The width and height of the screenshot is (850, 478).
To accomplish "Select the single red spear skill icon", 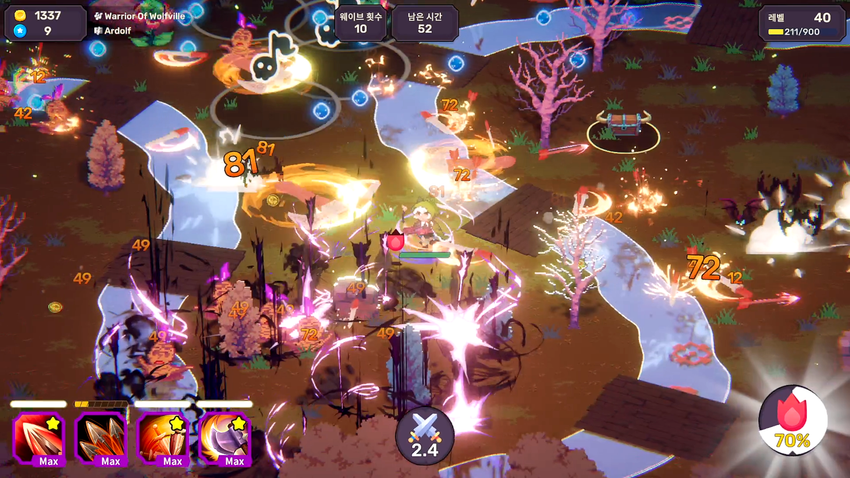I will (39, 437).
